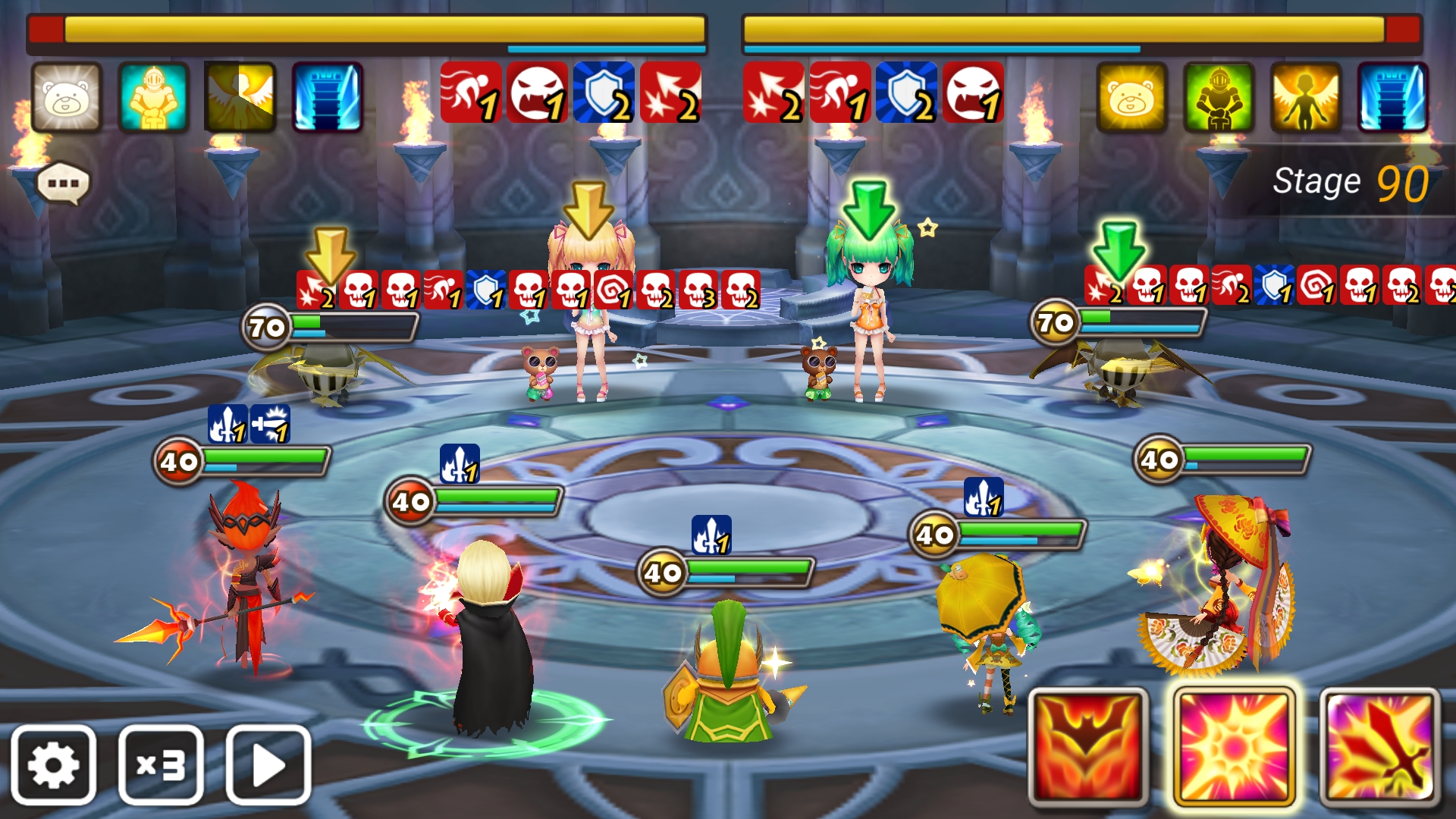Use the glowing explosion burst skill

click(1234, 746)
